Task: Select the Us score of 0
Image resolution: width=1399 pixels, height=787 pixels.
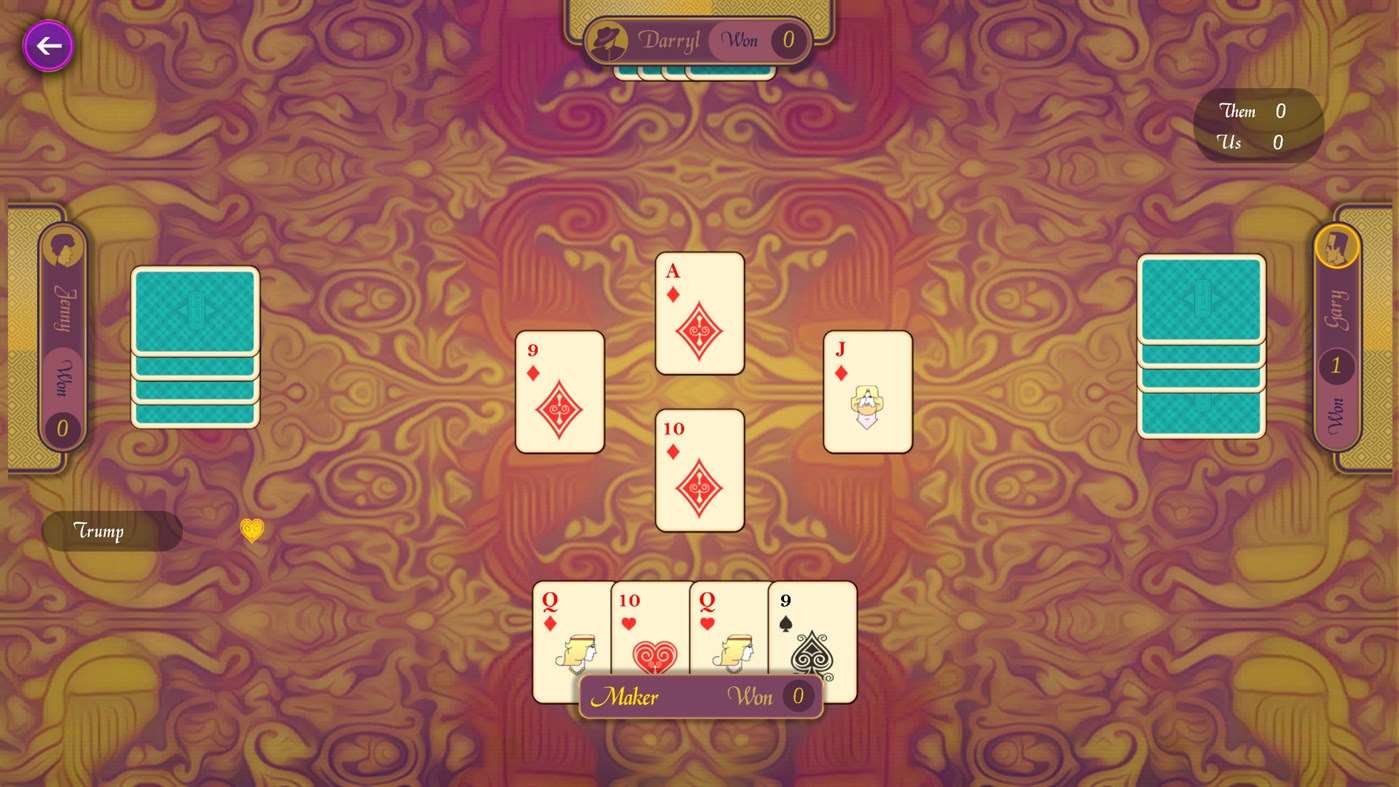Action: (1277, 141)
